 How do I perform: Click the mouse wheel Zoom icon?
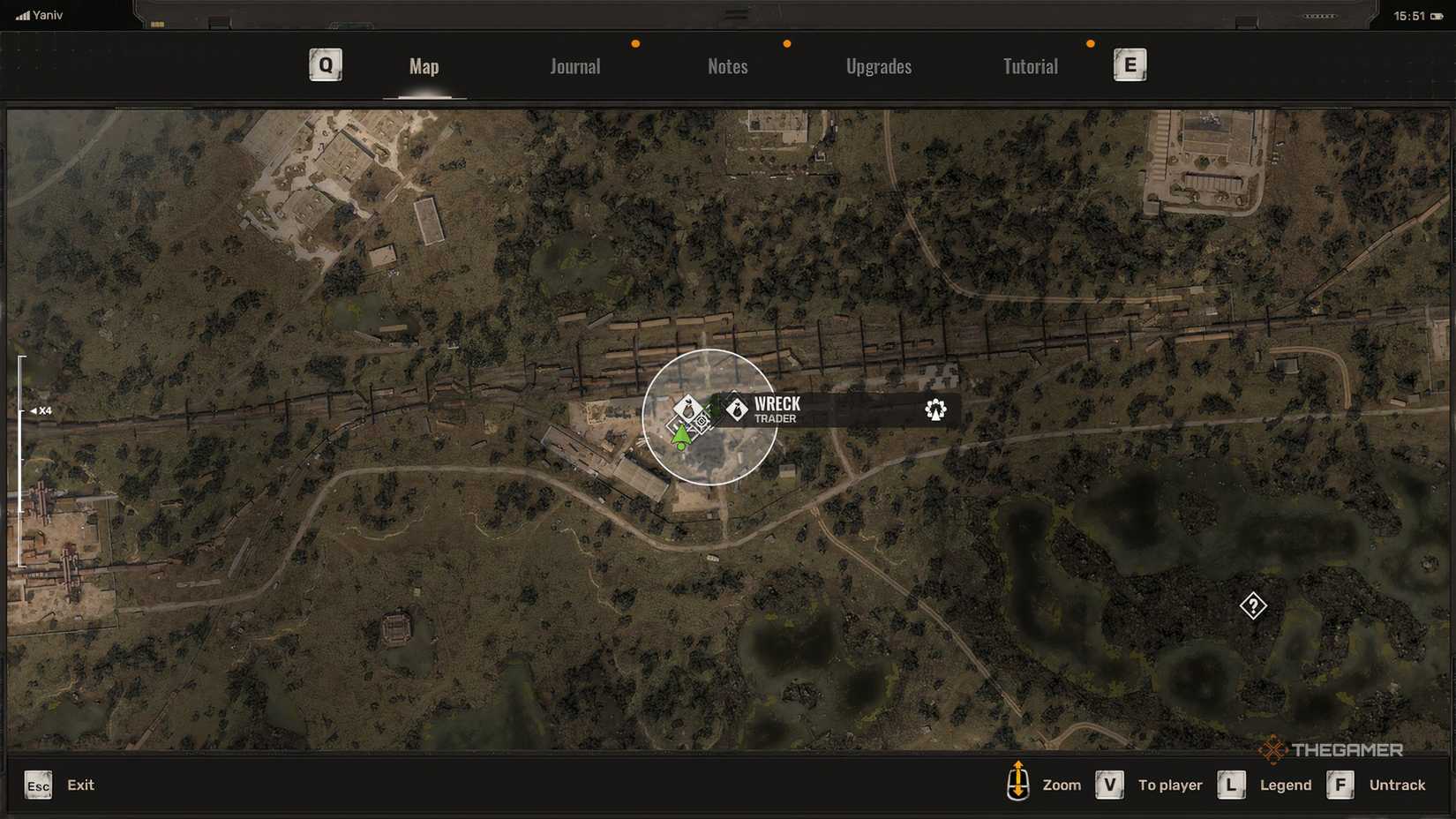click(1019, 785)
